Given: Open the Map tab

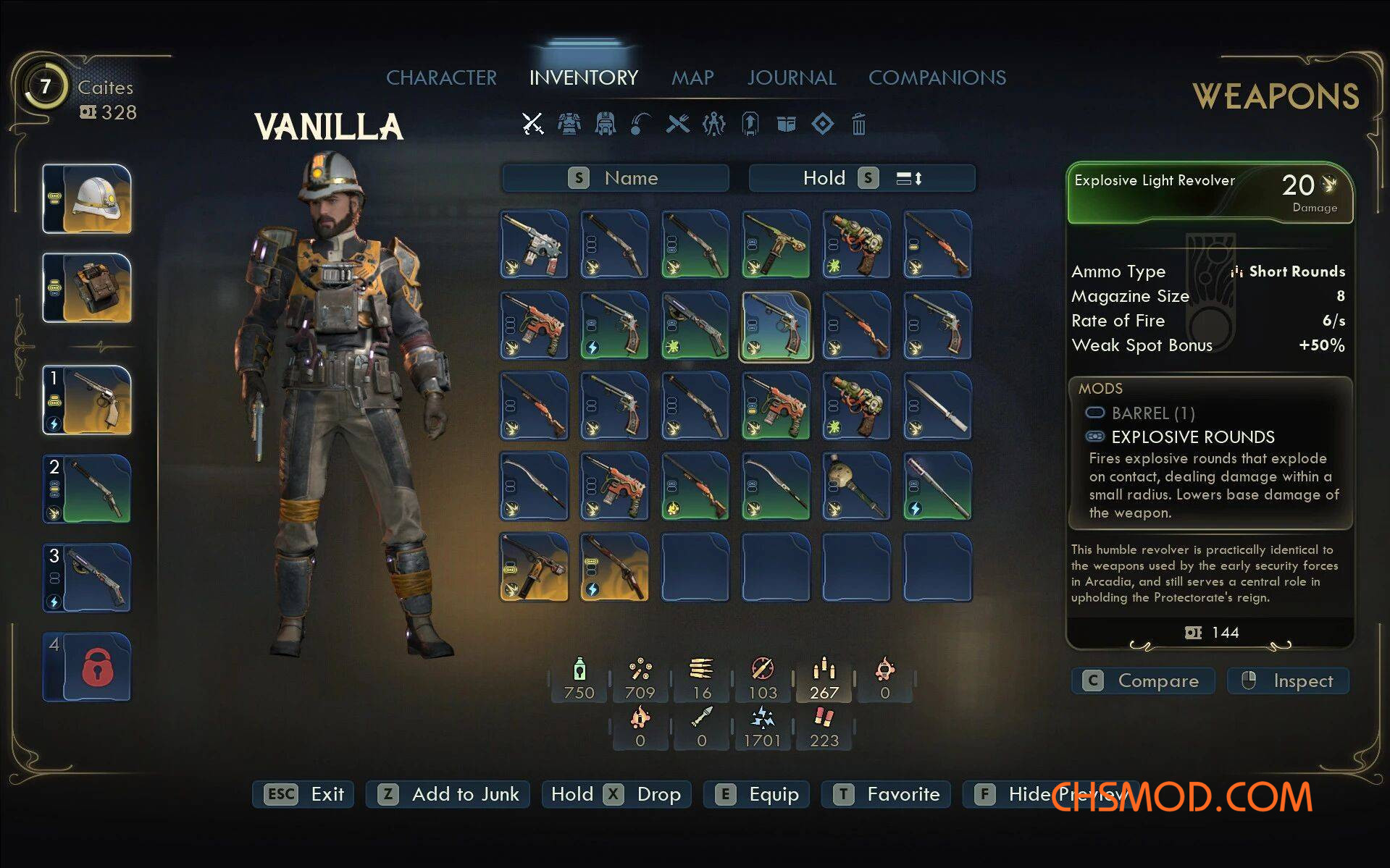Looking at the screenshot, I should coord(692,77).
